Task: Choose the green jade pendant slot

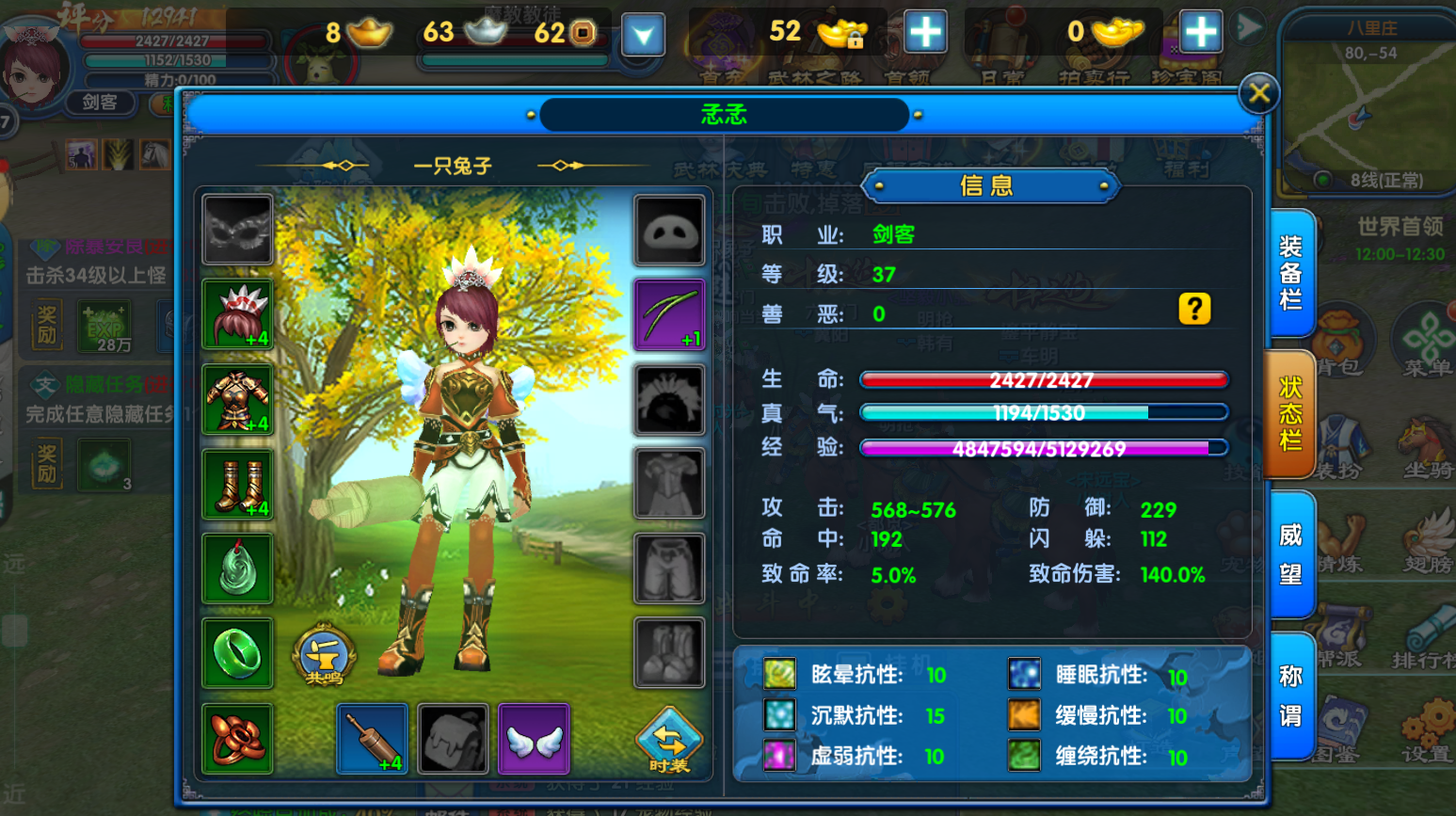Action: pos(237,568)
